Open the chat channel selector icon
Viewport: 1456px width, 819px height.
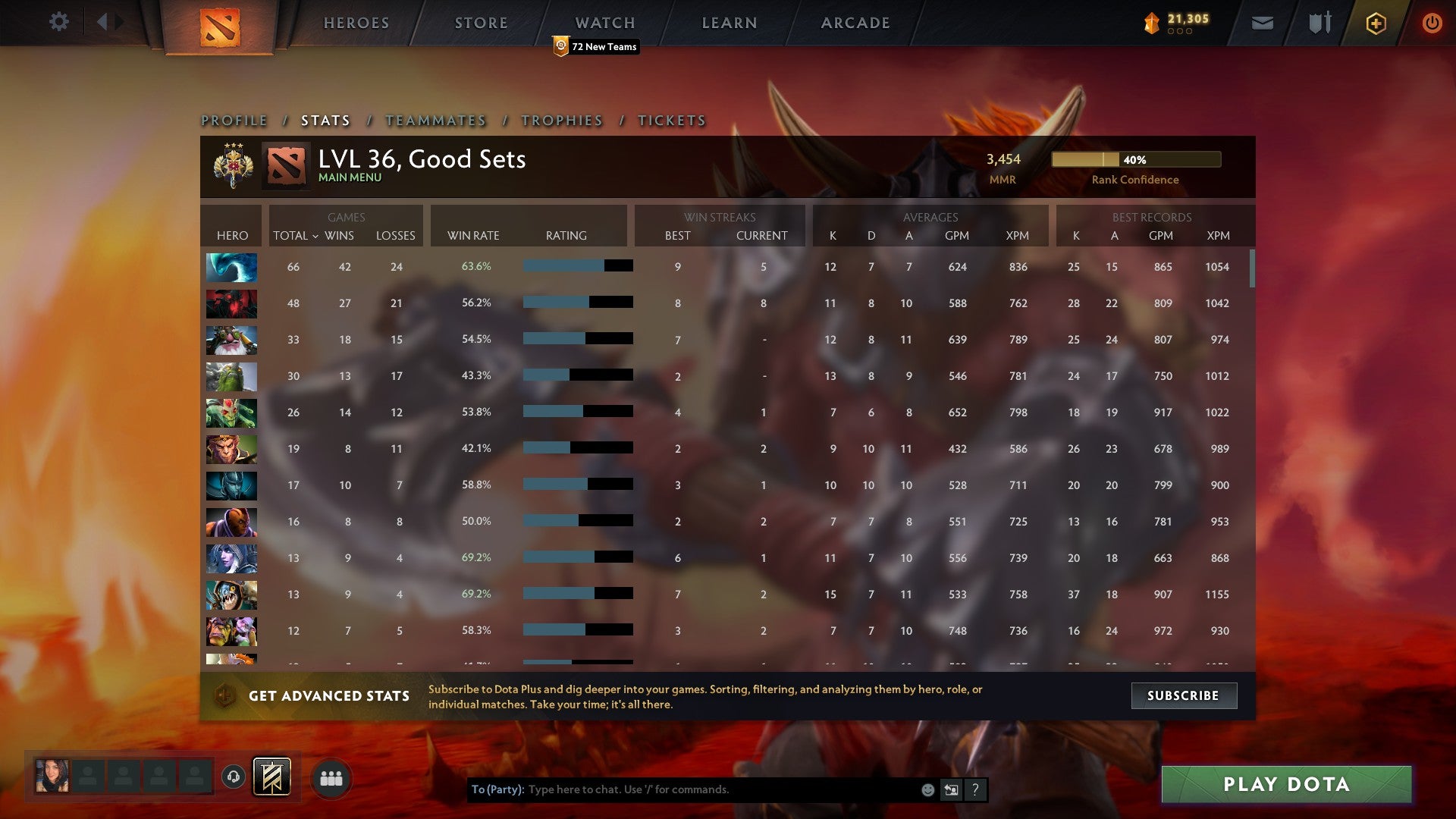coord(951,789)
